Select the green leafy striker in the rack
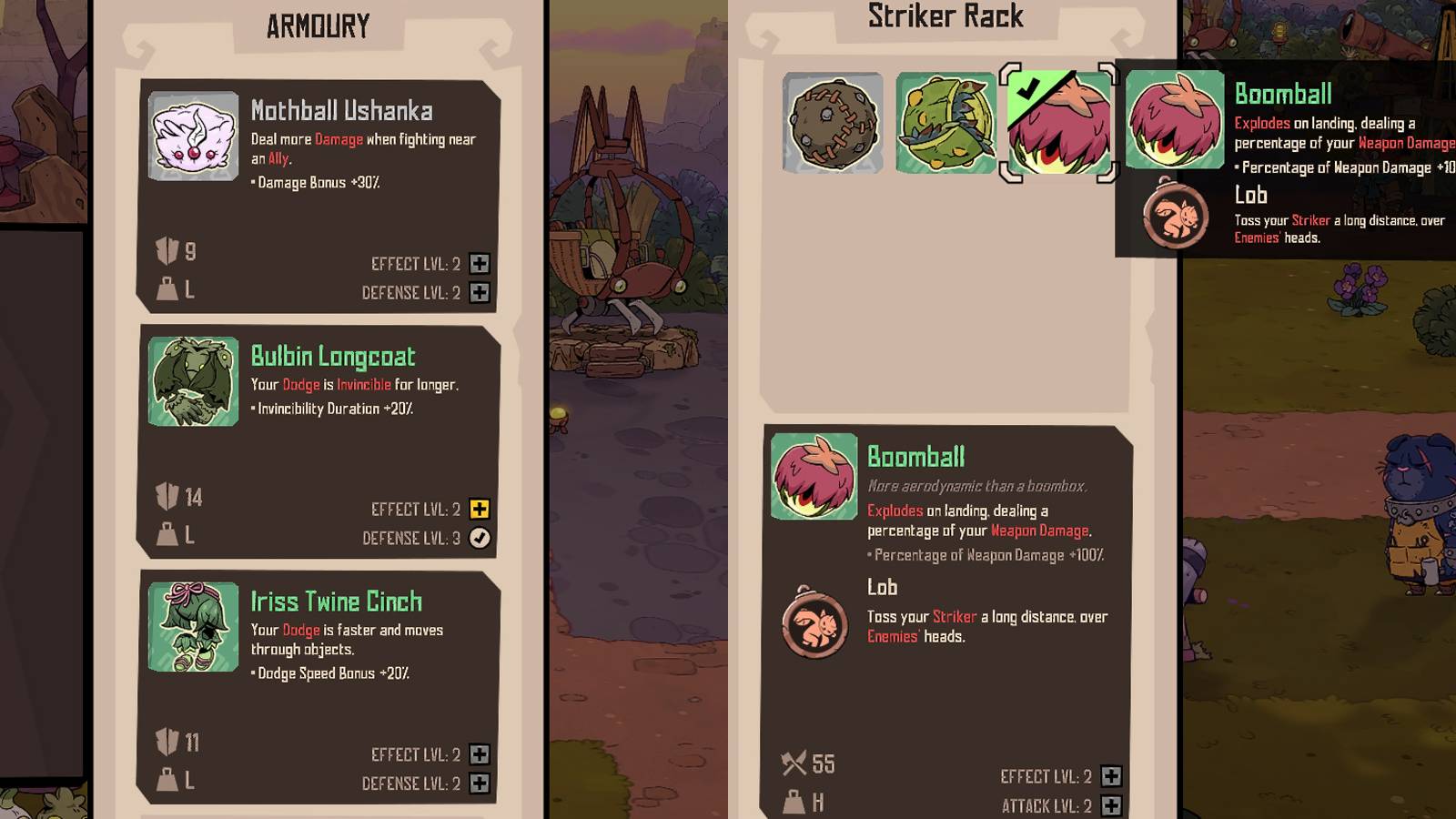 click(x=946, y=121)
